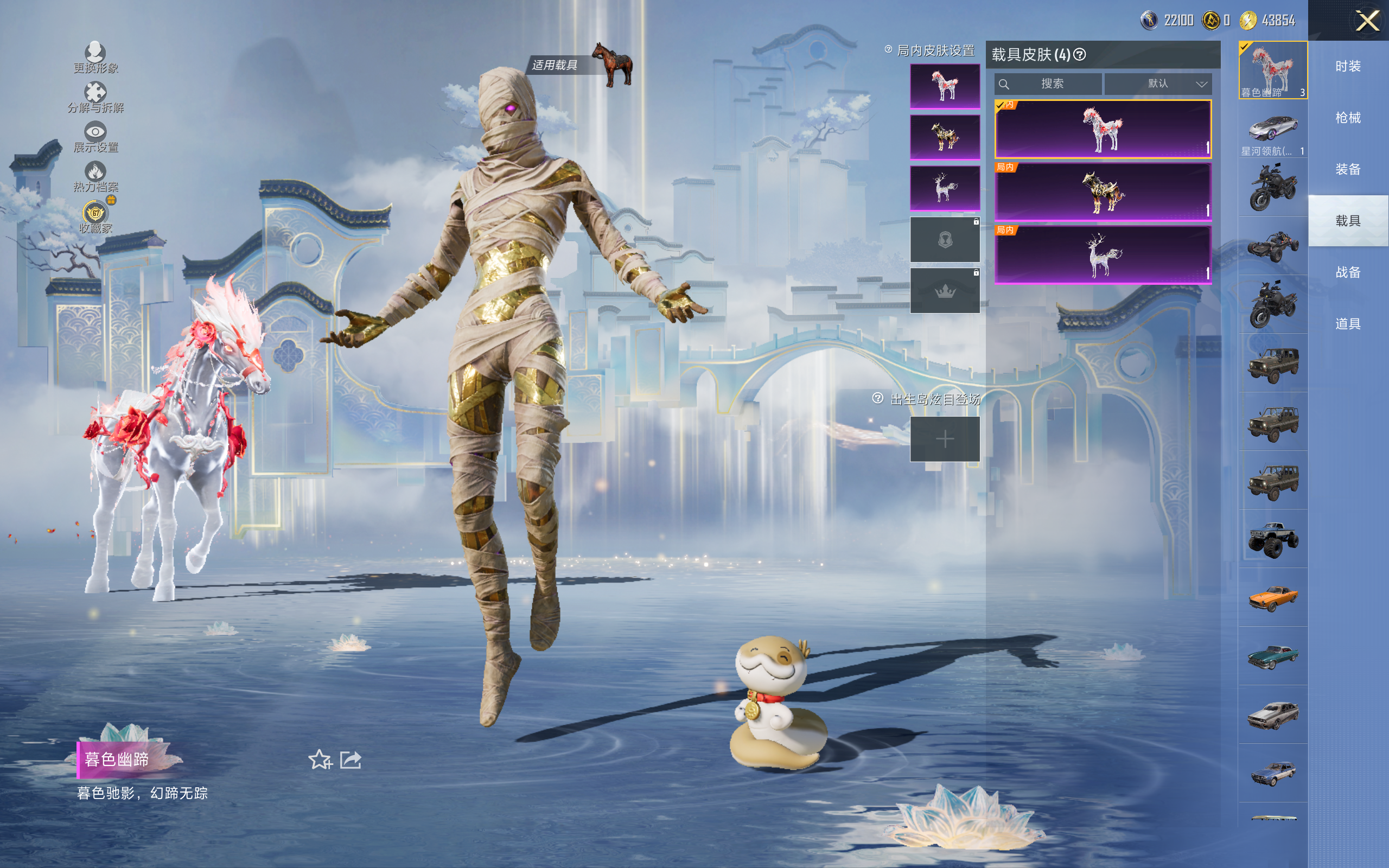Screen dimensions: 1389x868
Task: Select the 装备 tab
Action: [1348, 169]
